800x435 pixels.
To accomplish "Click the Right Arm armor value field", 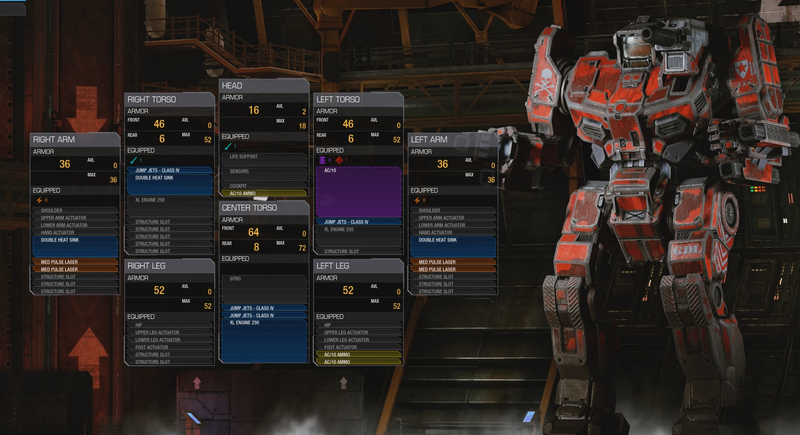I will coord(65,164).
